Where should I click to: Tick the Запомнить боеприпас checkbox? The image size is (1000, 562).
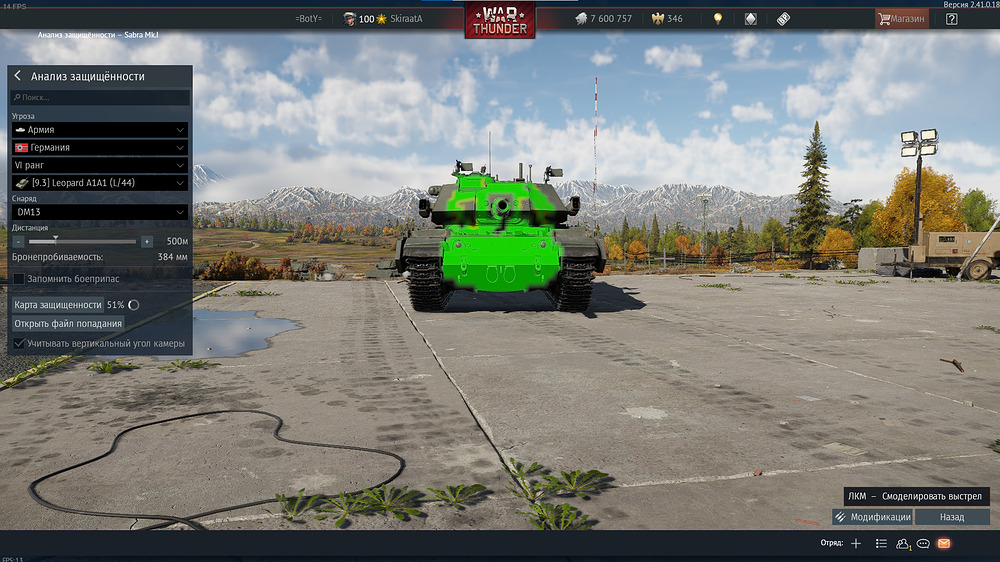click(x=19, y=276)
